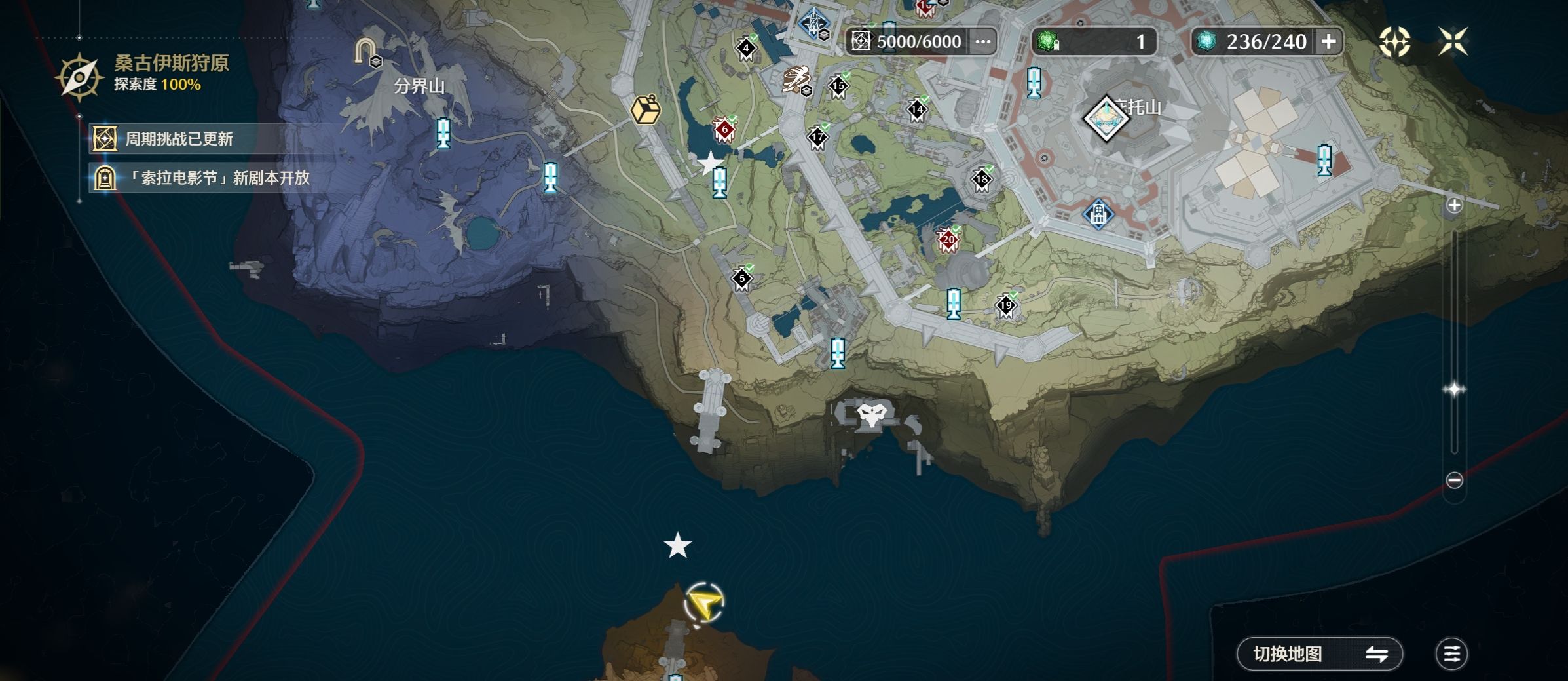
Task: Zoom in the map with plus button
Action: pyautogui.click(x=1454, y=206)
